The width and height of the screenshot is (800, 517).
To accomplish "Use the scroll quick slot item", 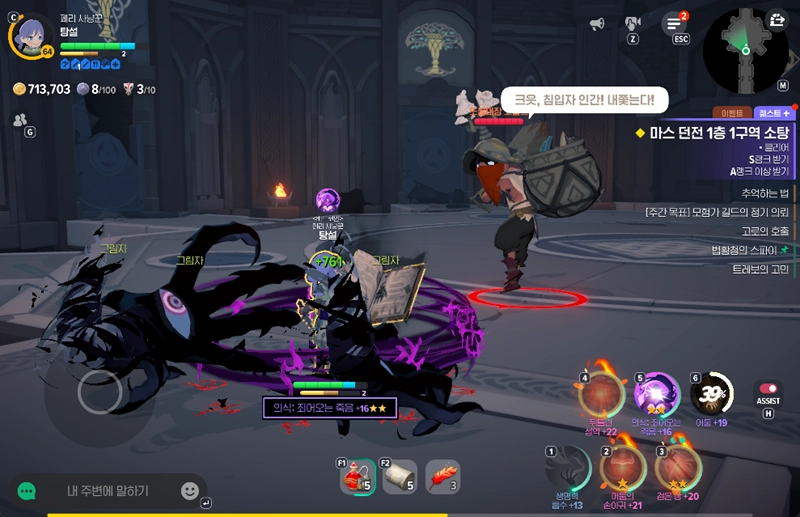I will (x=399, y=478).
